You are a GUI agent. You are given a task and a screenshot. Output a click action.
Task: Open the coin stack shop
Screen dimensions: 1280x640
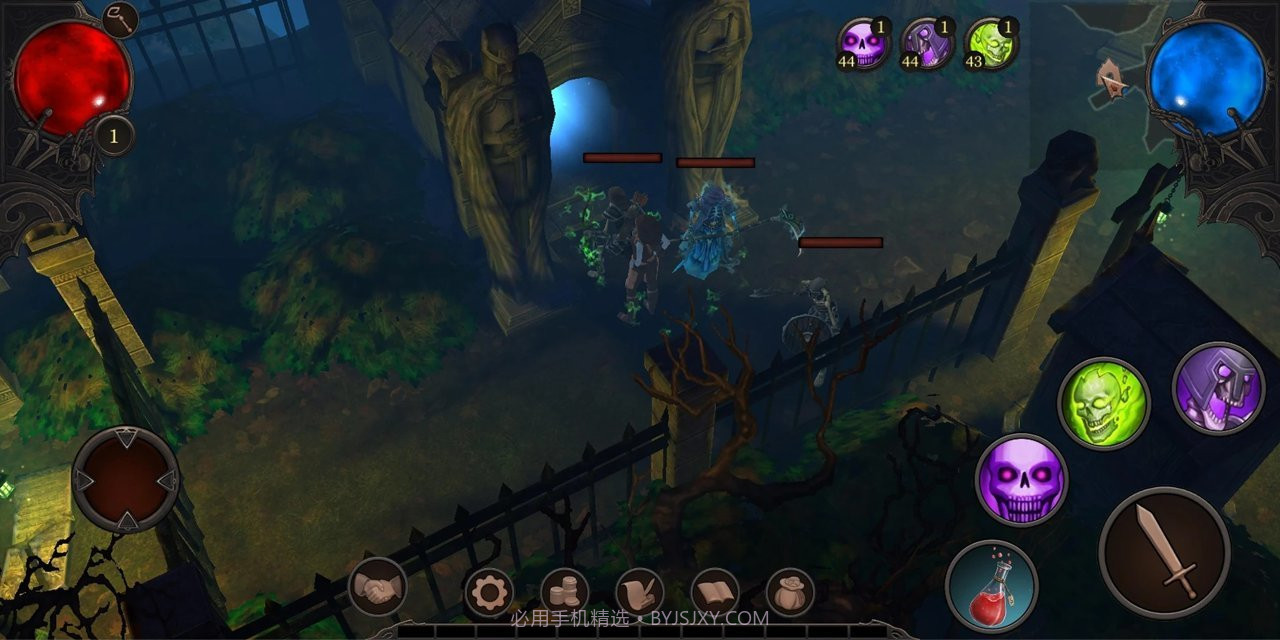tap(564, 593)
